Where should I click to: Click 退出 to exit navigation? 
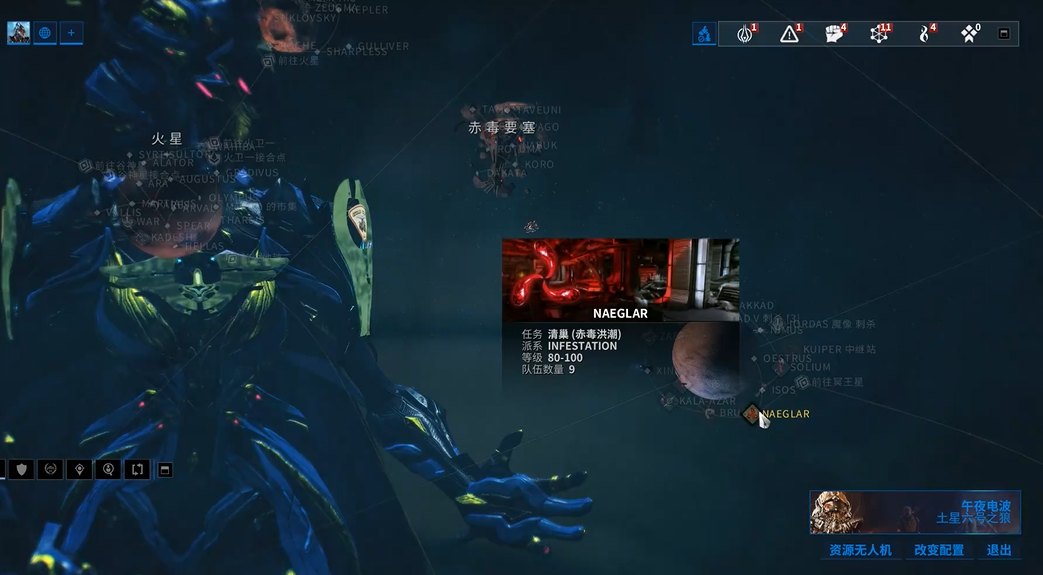(x=999, y=550)
